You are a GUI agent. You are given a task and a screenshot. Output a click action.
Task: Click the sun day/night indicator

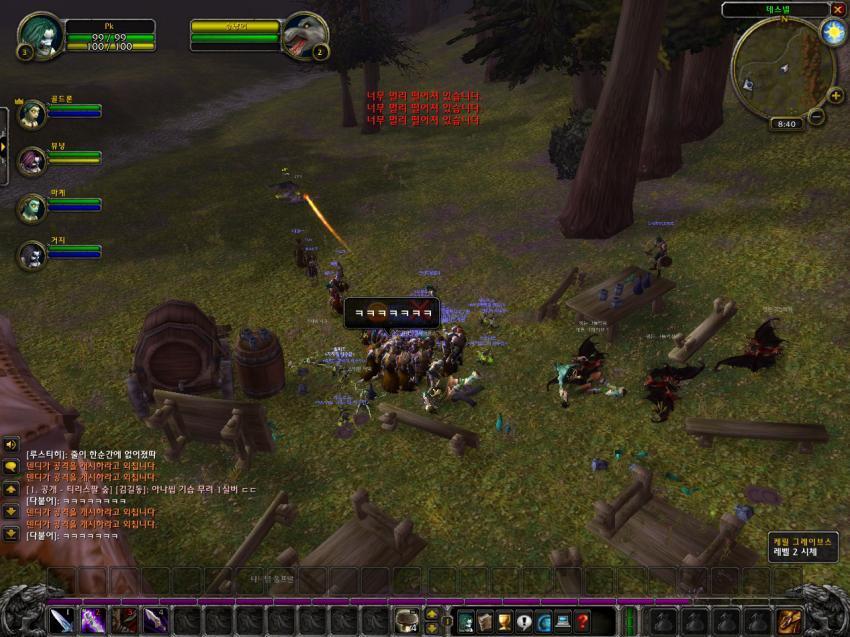point(832,32)
